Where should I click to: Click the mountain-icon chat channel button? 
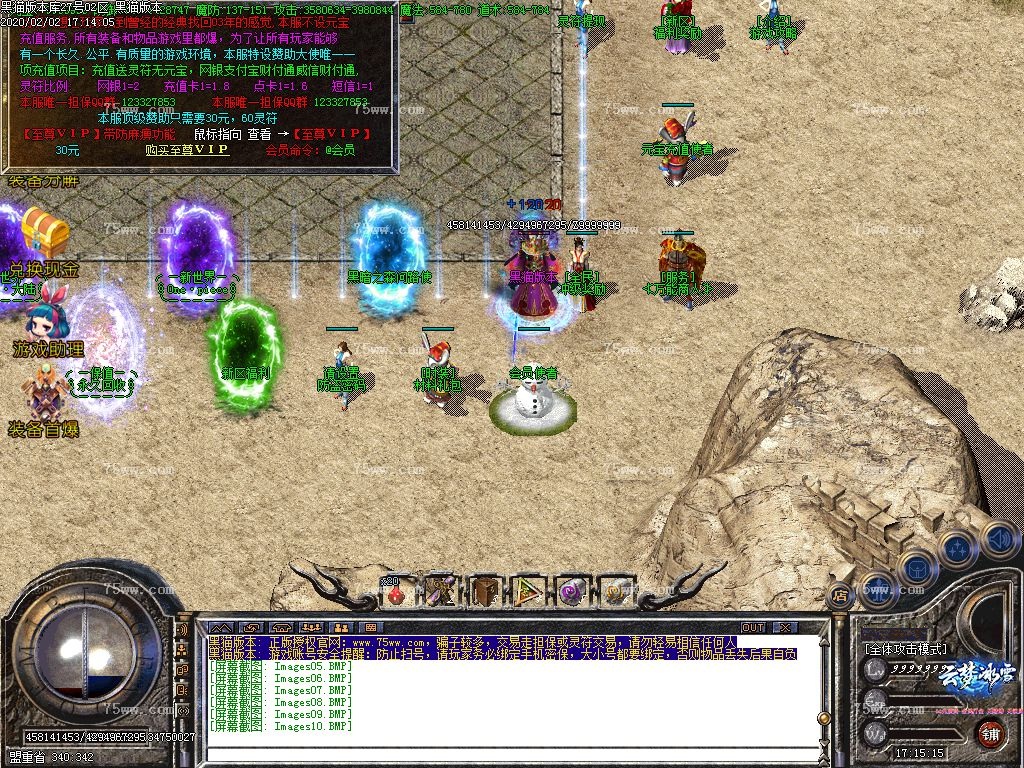pos(220,627)
